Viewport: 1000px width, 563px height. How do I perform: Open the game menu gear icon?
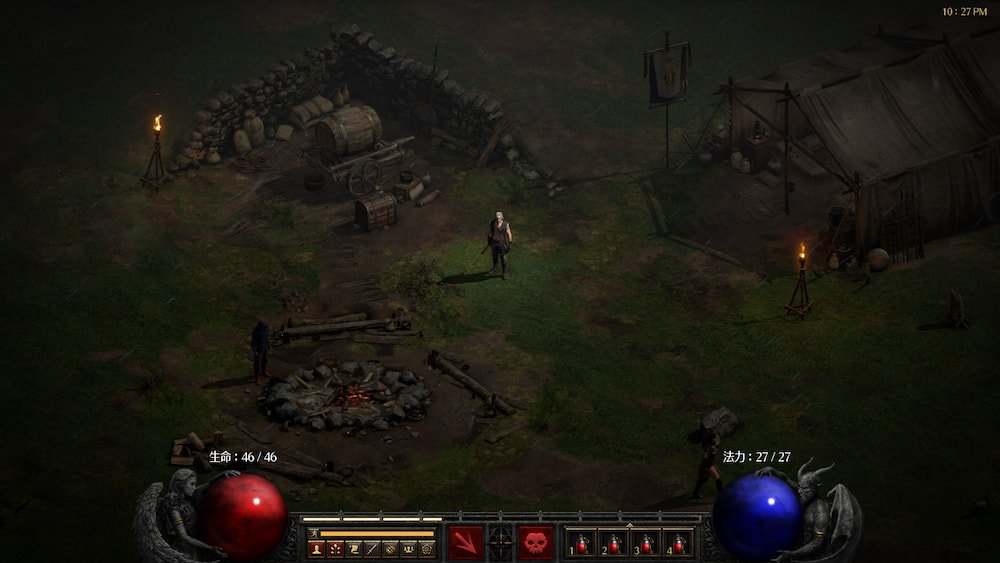click(425, 549)
